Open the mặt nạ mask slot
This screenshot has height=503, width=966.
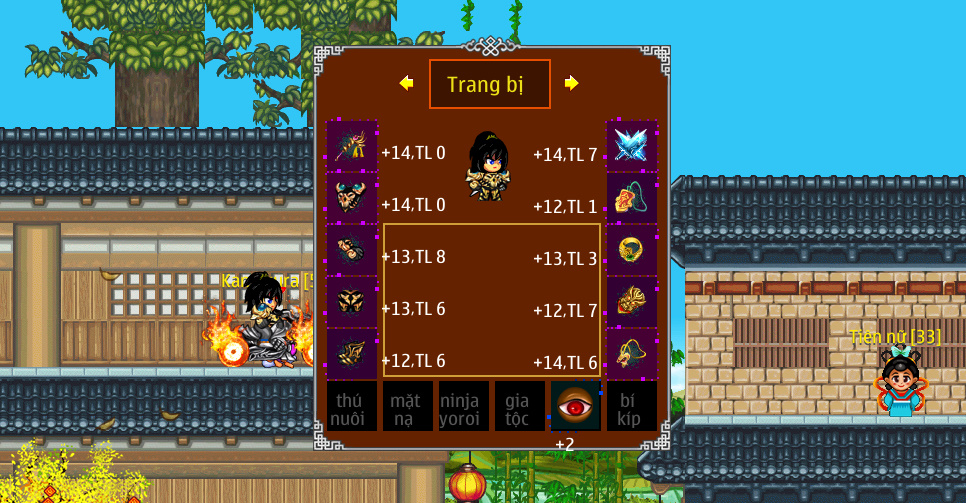pos(408,407)
